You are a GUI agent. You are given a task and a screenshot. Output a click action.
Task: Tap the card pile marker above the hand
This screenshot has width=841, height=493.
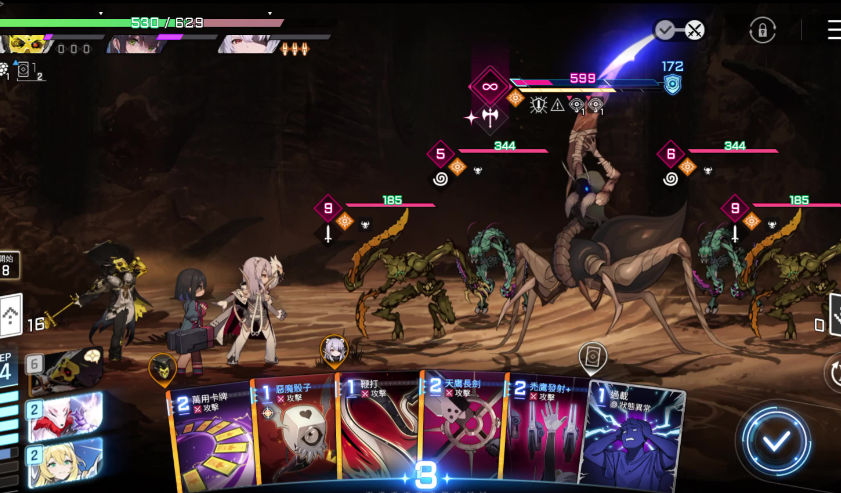pyautogui.click(x=593, y=356)
